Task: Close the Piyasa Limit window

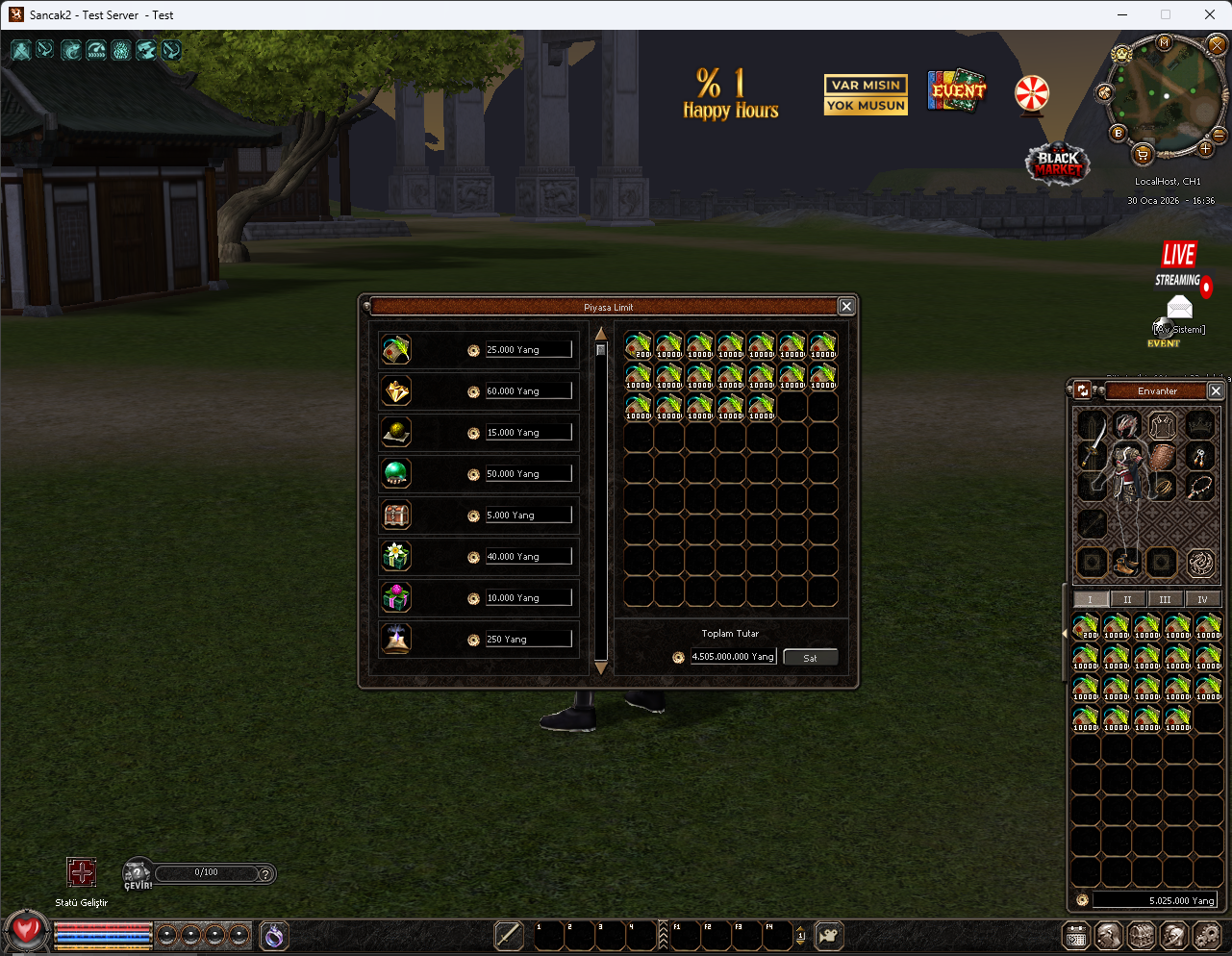Action: pyautogui.click(x=846, y=306)
